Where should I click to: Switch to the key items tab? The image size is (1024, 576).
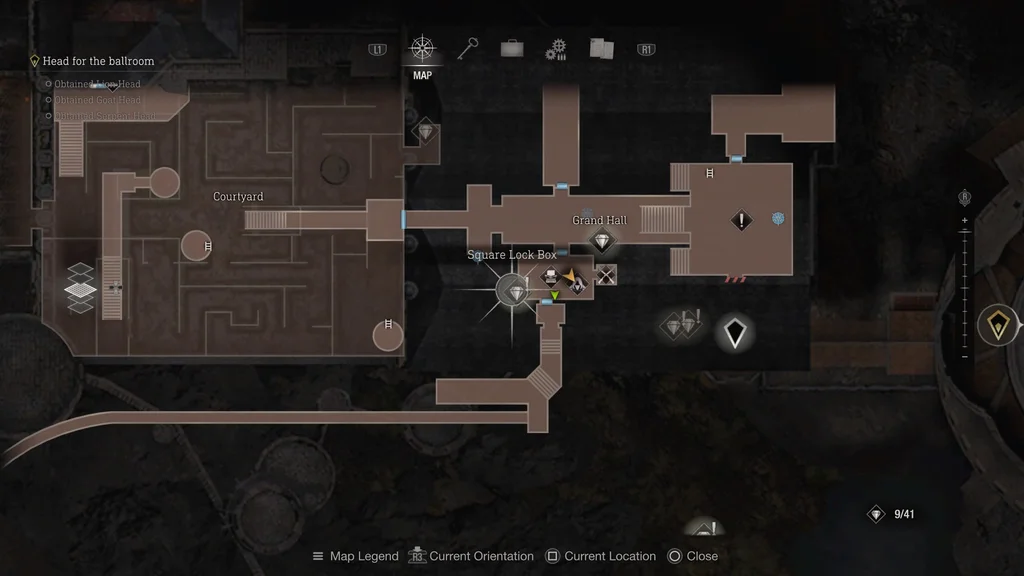(469, 49)
